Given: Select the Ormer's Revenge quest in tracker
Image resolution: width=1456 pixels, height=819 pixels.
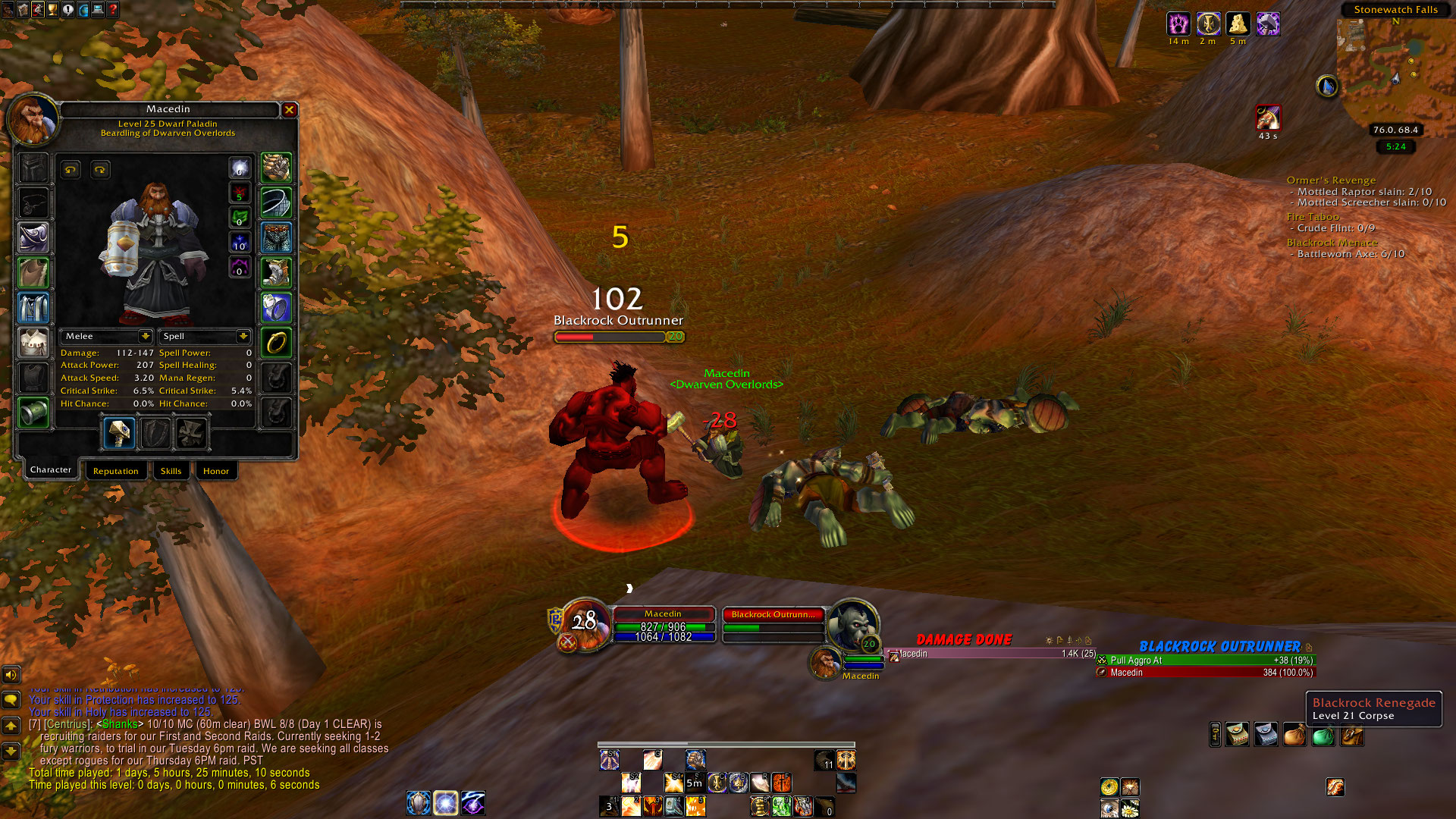Looking at the screenshot, I should (x=1331, y=180).
